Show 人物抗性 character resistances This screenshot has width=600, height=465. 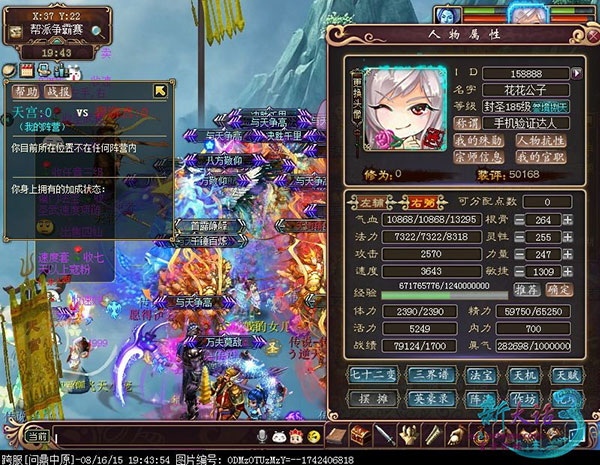(x=542, y=139)
